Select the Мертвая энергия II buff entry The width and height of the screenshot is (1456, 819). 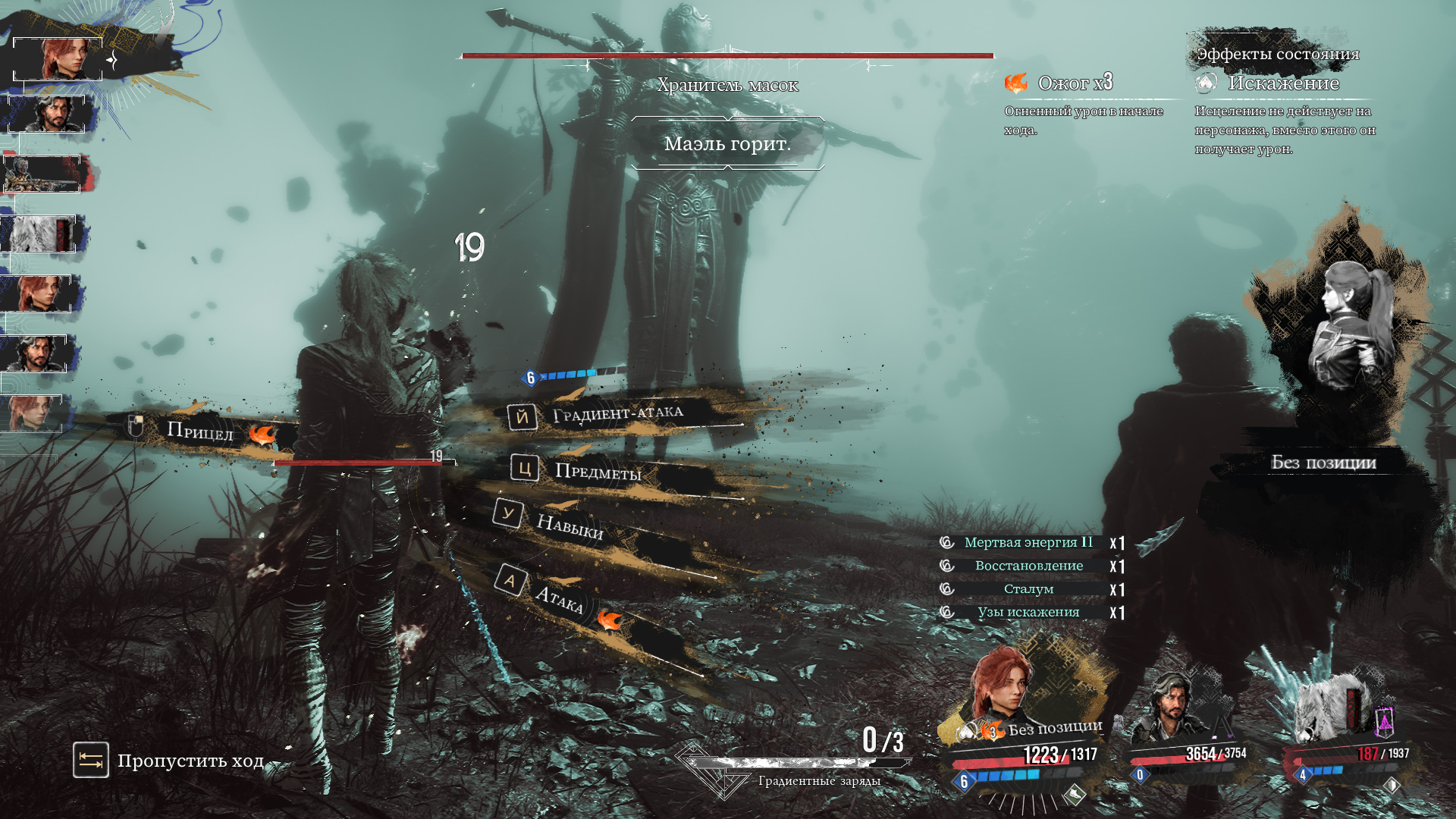[1028, 543]
